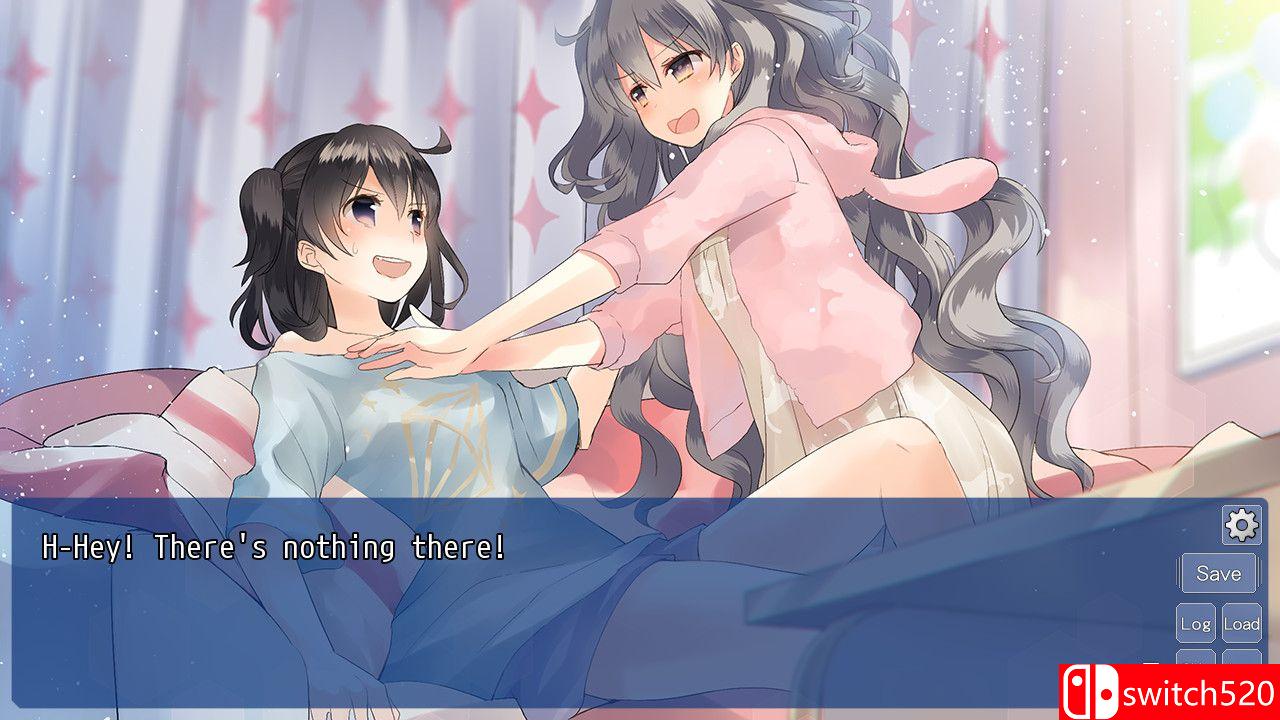Open settings with the gear icon
Viewport: 1280px width, 720px height.
coord(1240,523)
